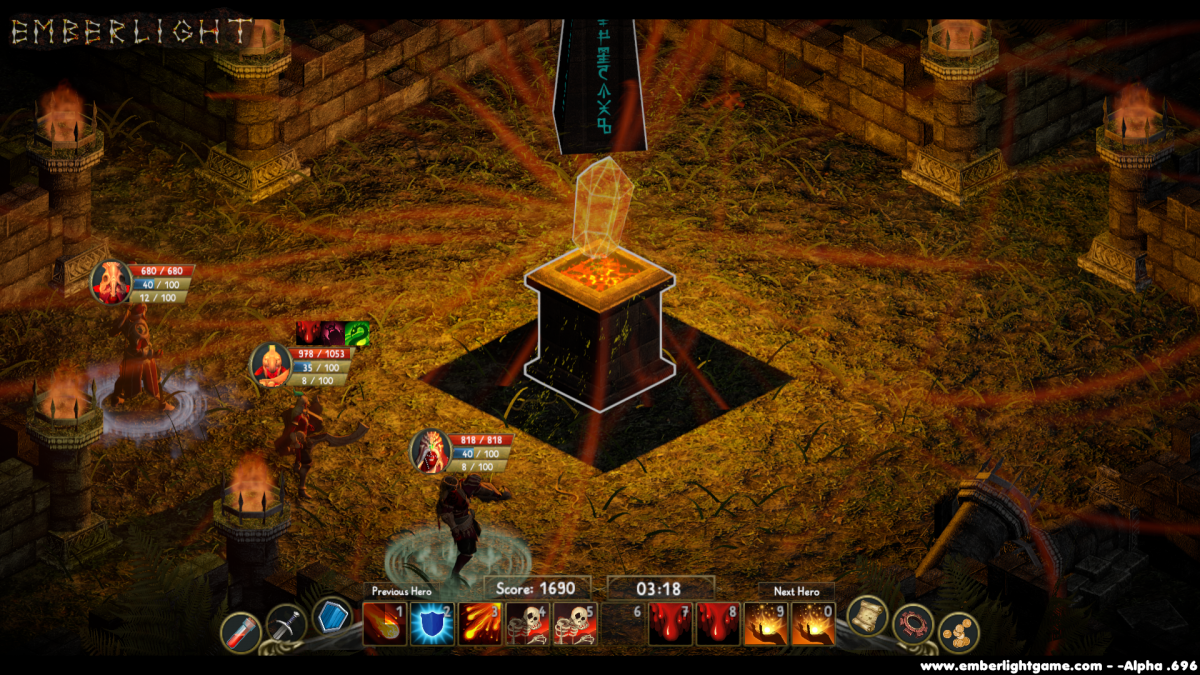Image resolution: width=1200 pixels, height=675 pixels.
Task: Select the hooded hero portrait with 818 health
Action: pos(431,450)
